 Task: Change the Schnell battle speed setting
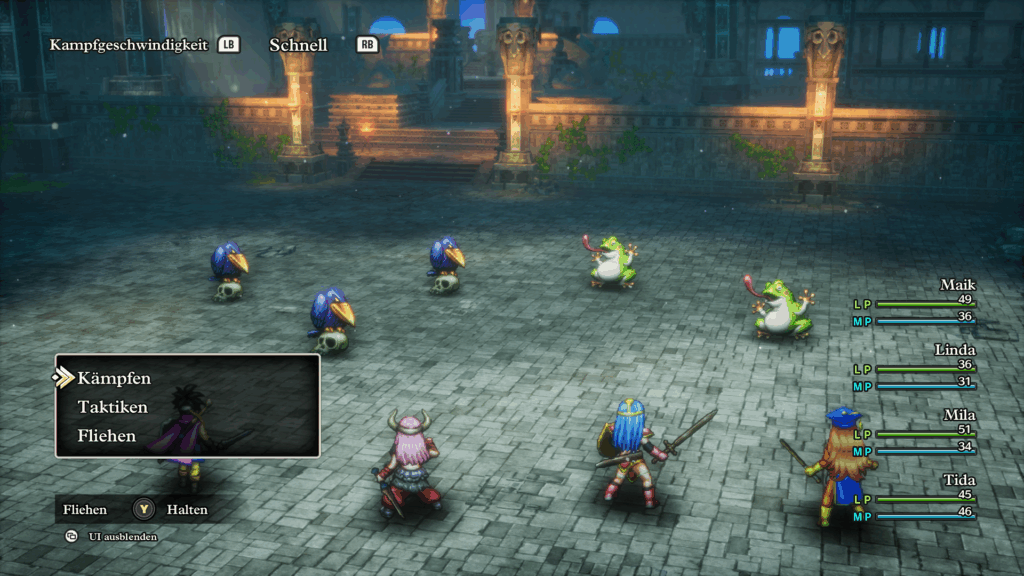point(298,45)
